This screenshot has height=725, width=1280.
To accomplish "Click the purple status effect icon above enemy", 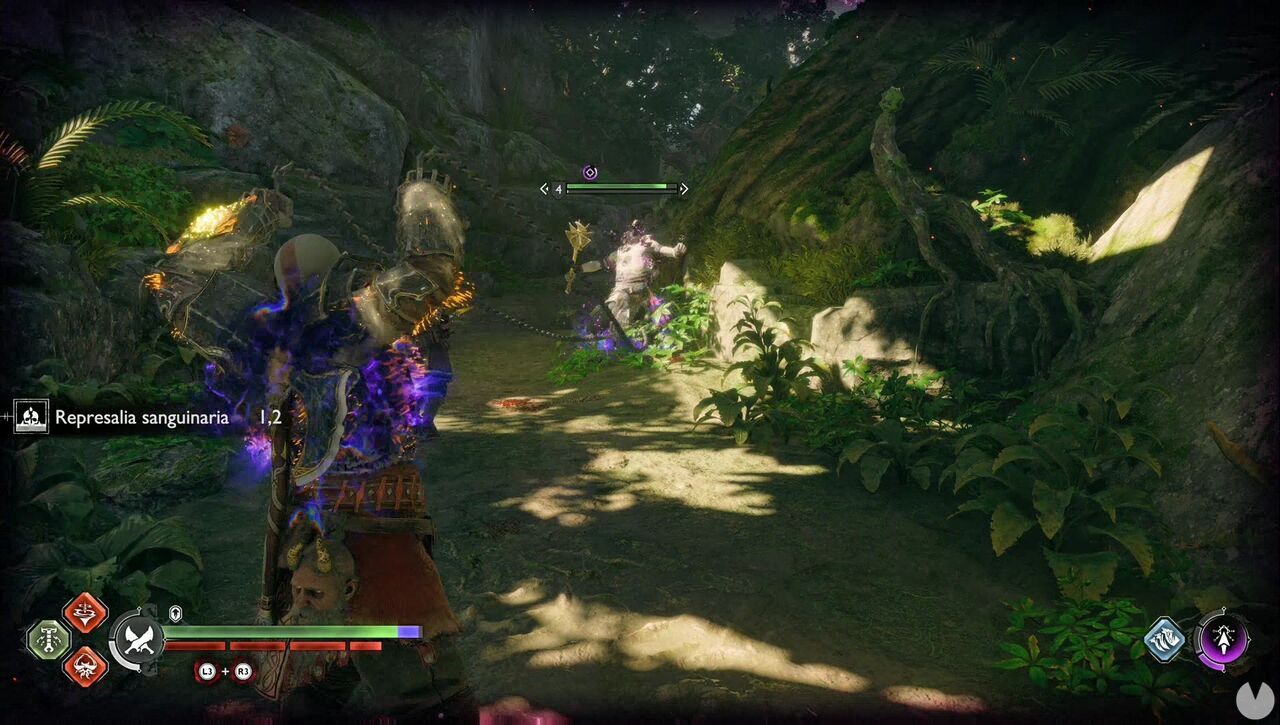I will [x=590, y=172].
